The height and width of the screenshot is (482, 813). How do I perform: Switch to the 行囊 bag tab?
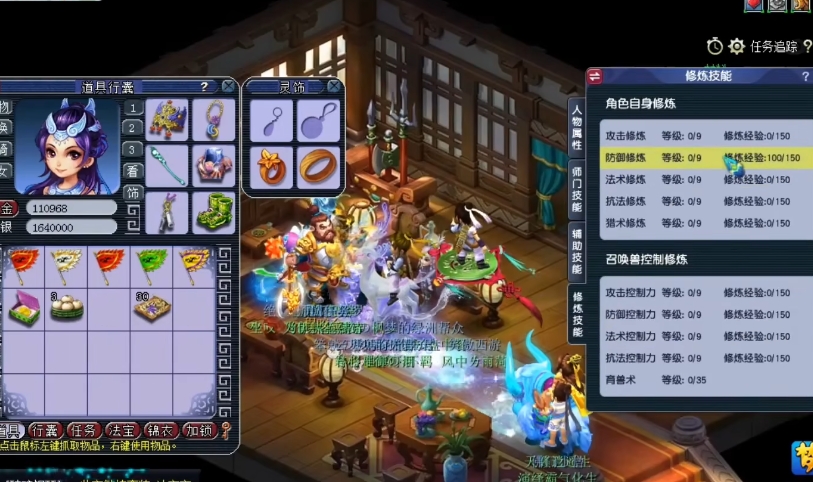tap(44, 431)
